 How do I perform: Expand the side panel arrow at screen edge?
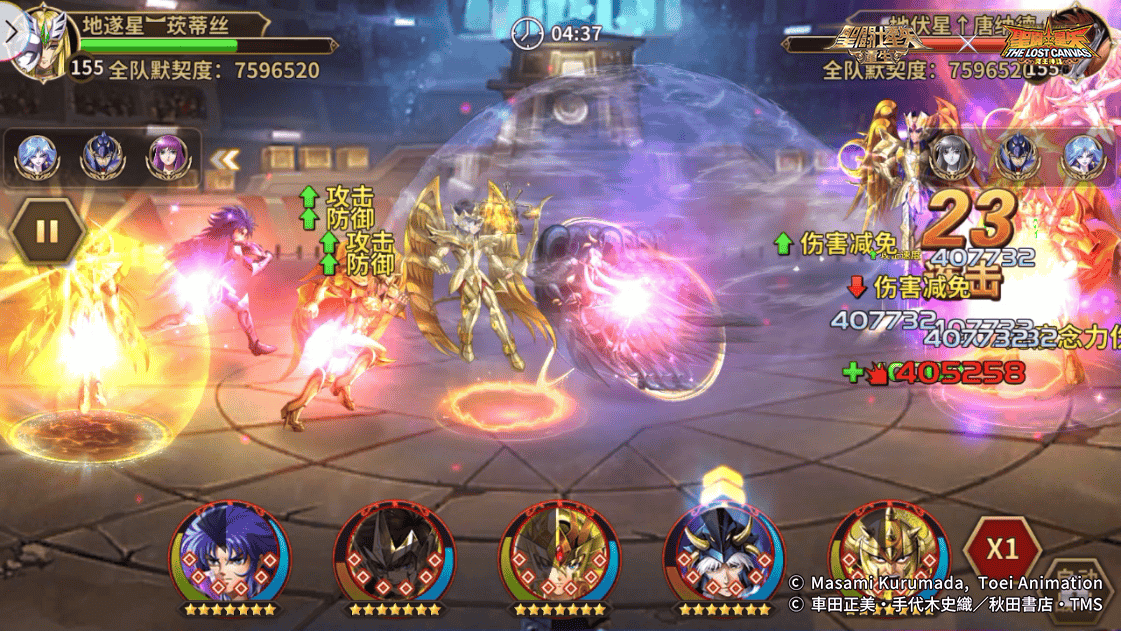click(x=10, y=32)
